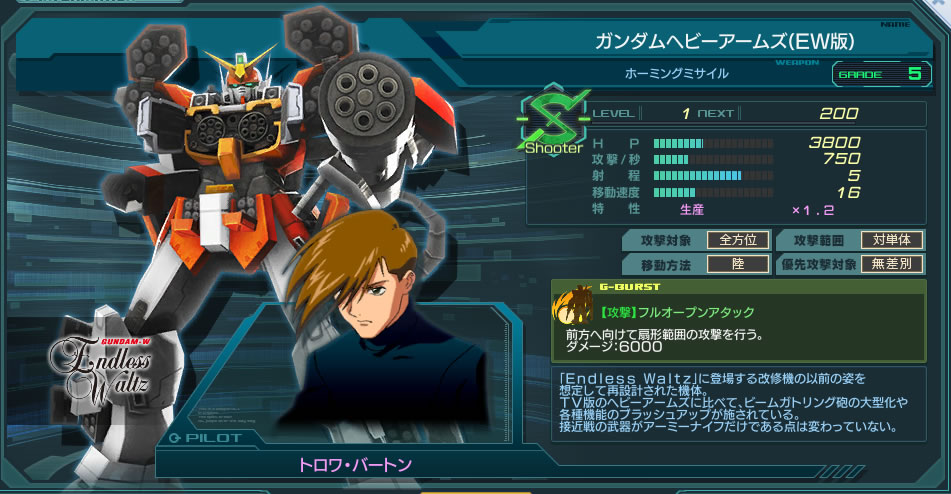Viewport: 951px width, 494px height.
Task: Click the 陸 movement method box
Action: [738, 264]
